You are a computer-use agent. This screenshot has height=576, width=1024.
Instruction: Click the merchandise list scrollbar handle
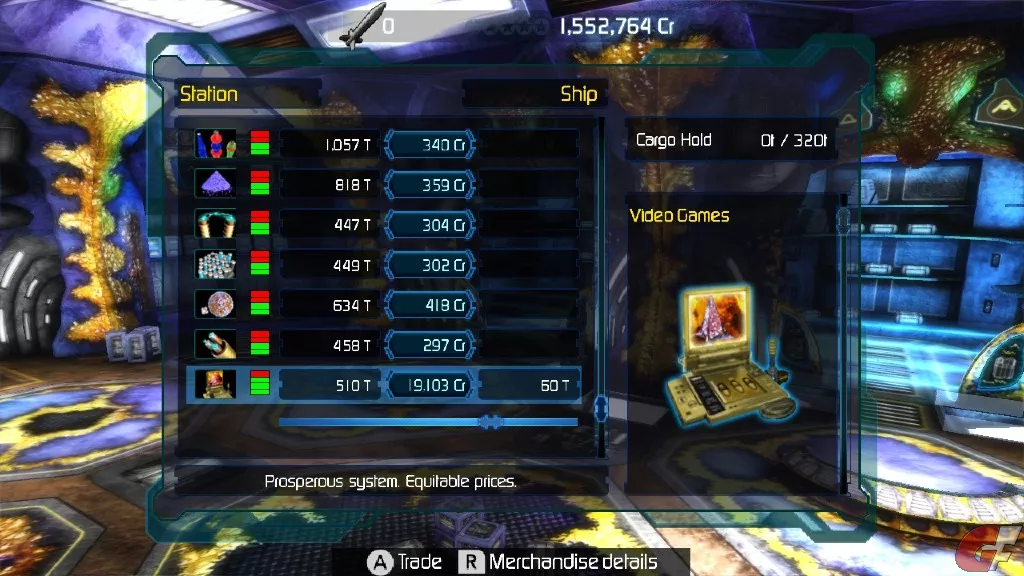coord(601,408)
